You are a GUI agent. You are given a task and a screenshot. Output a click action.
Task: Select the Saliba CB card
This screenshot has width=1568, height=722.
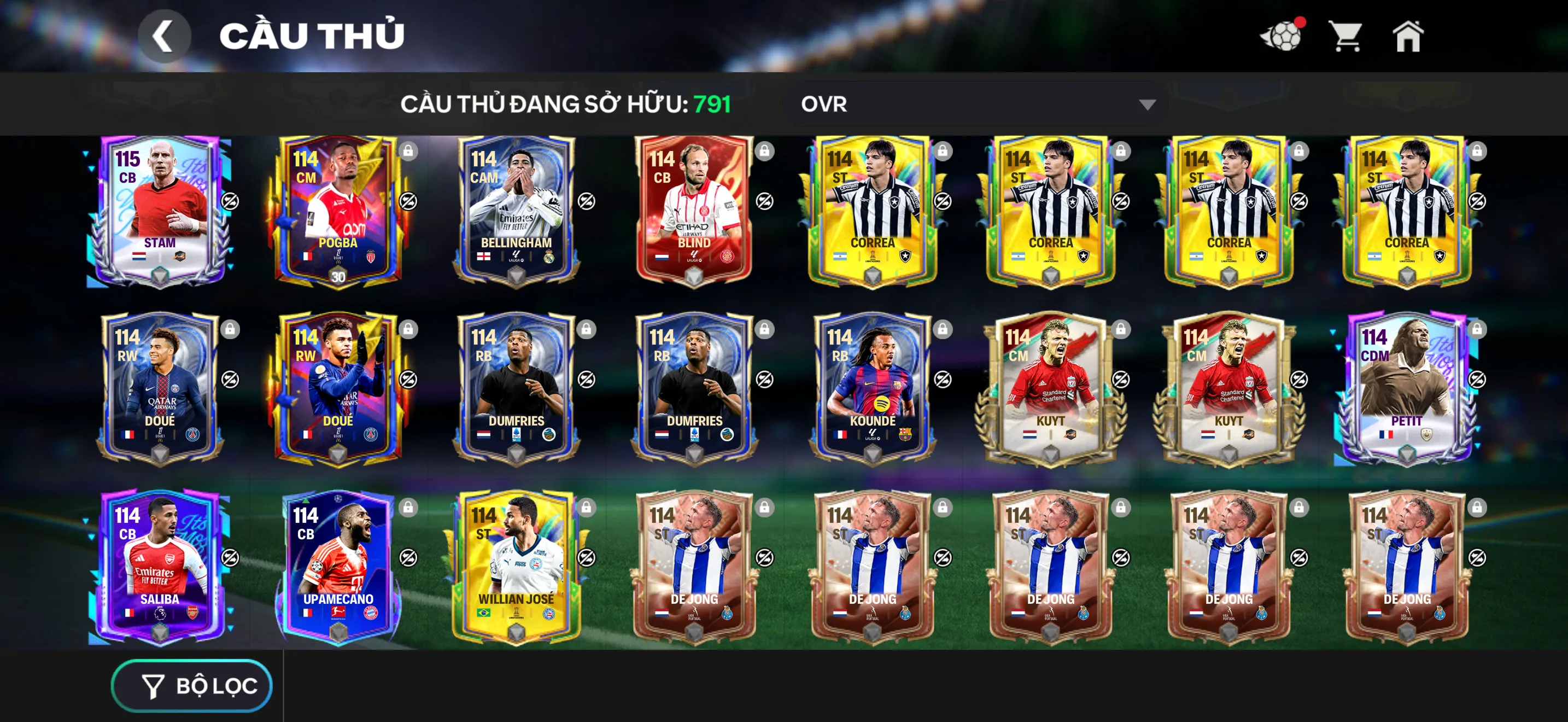(x=160, y=566)
